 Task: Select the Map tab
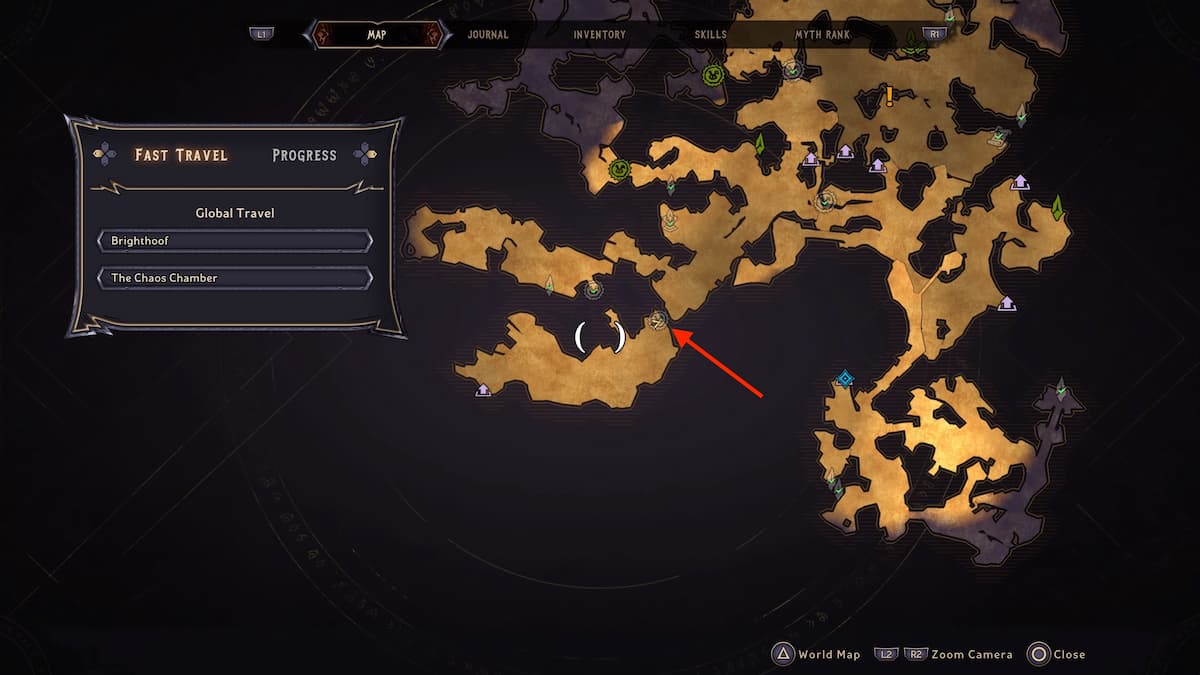point(377,35)
